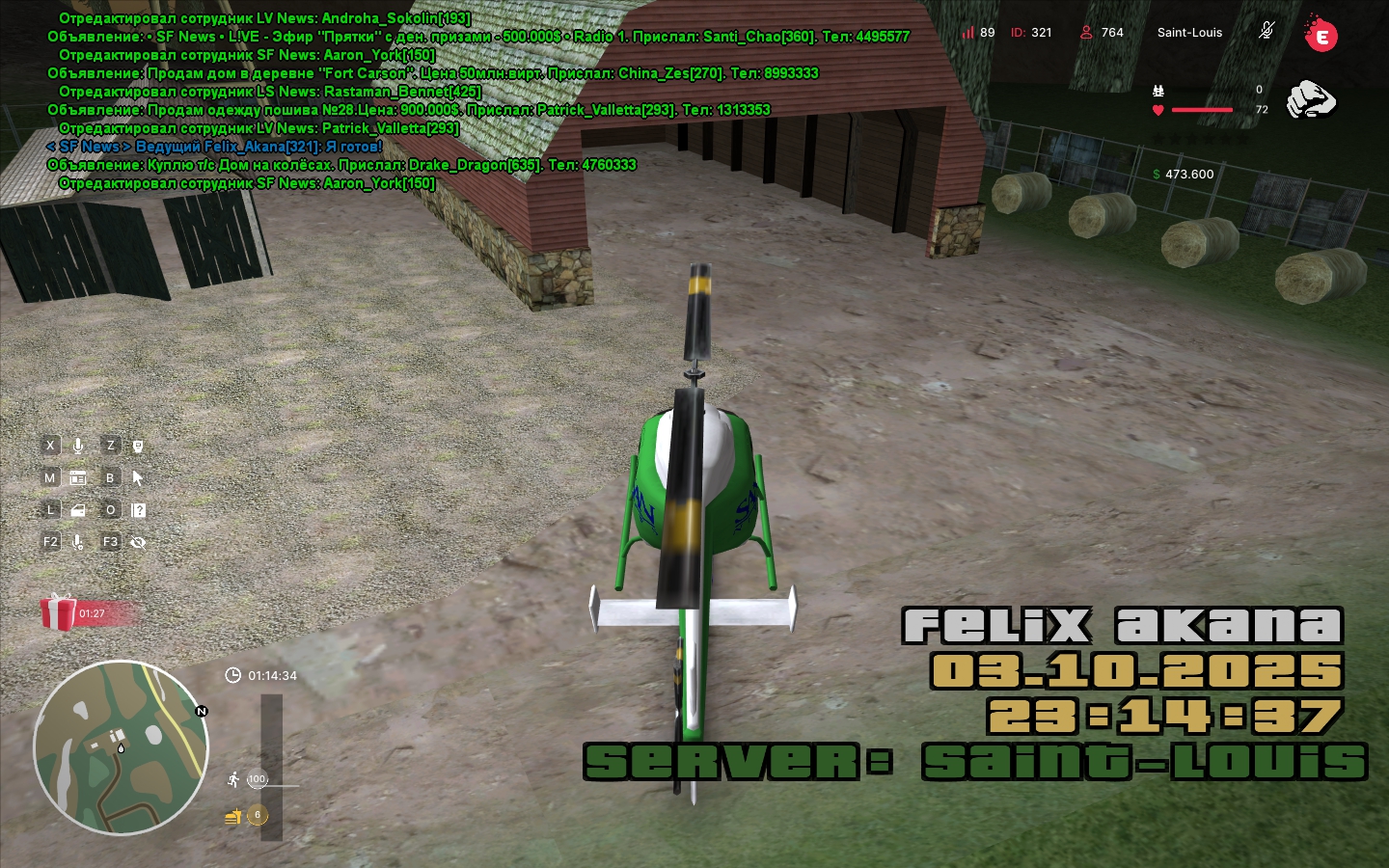Image resolution: width=1389 pixels, height=868 pixels.
Task: Enable the mouse cursor shortcut icon
Action: coord(138,477)
